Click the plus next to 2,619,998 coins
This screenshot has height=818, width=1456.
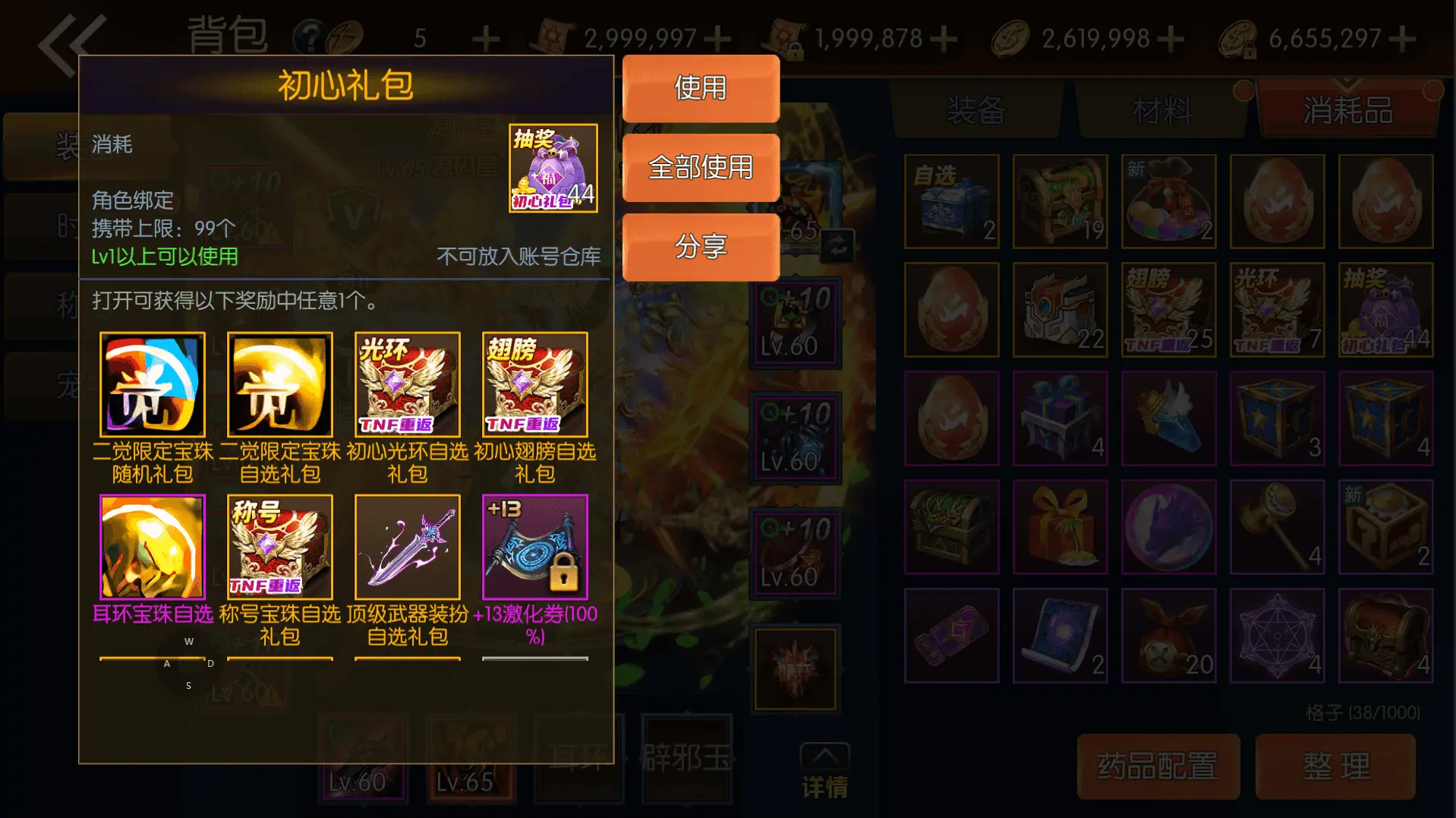point(1170,36)
